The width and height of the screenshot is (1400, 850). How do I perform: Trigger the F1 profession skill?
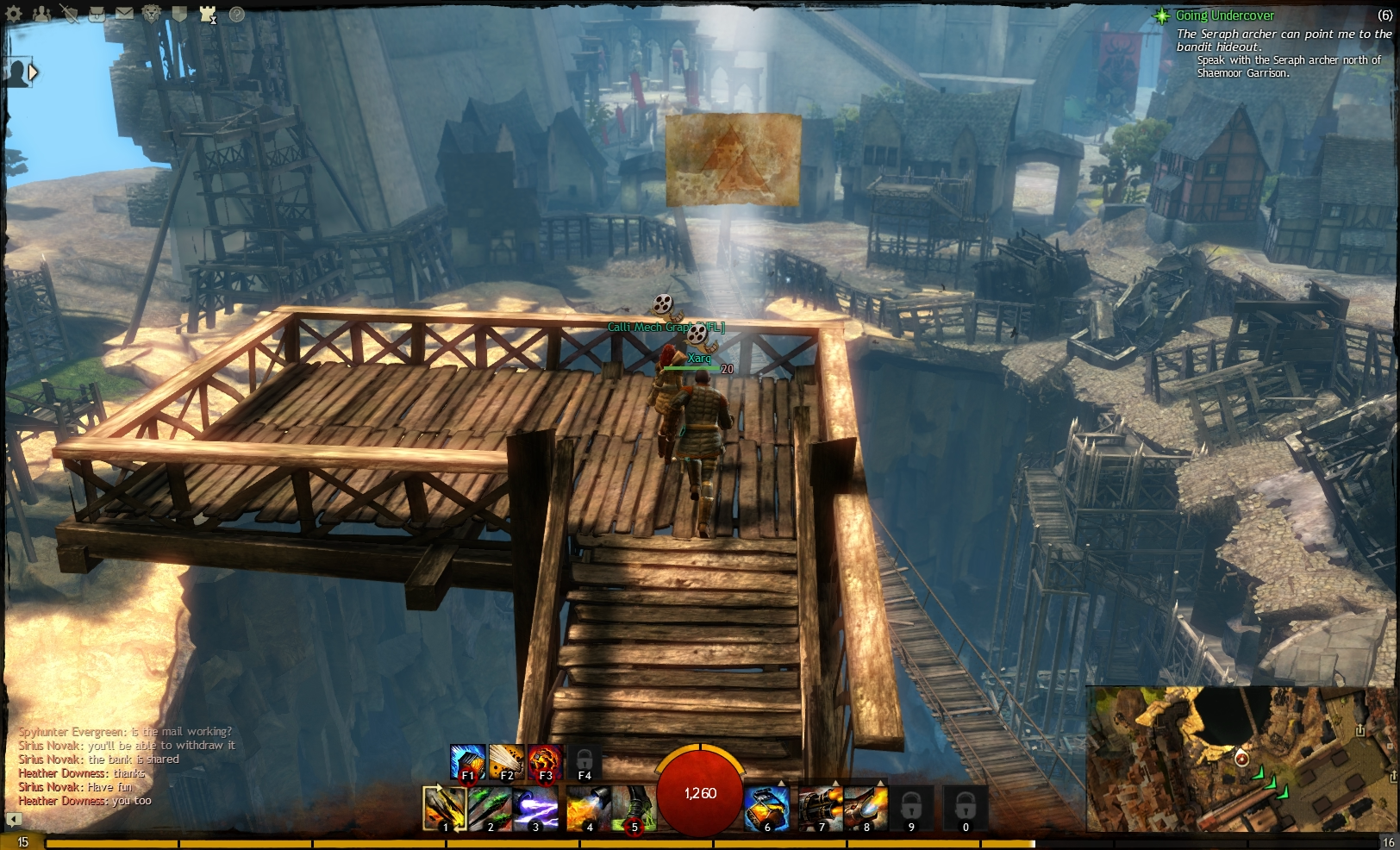click(x=466, y=762)
